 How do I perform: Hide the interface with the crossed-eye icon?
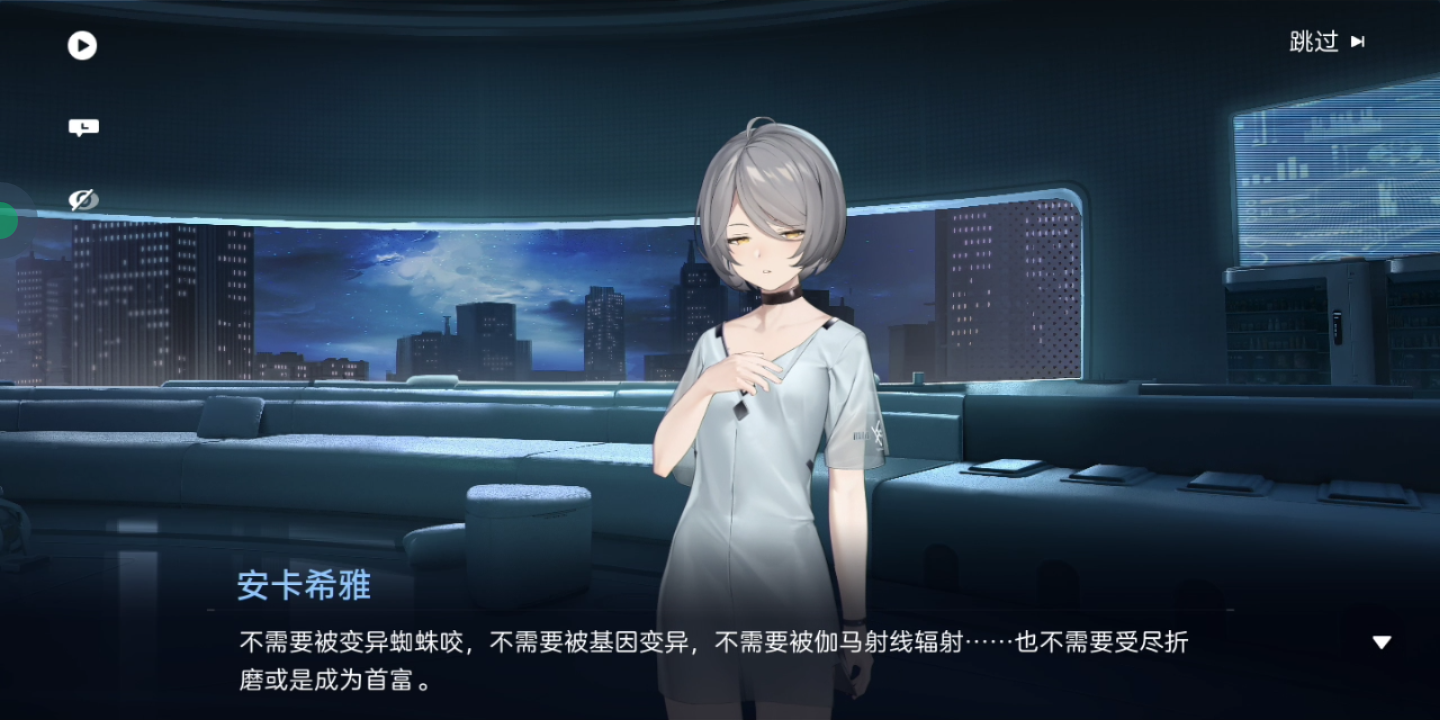(x=83, y=200)
